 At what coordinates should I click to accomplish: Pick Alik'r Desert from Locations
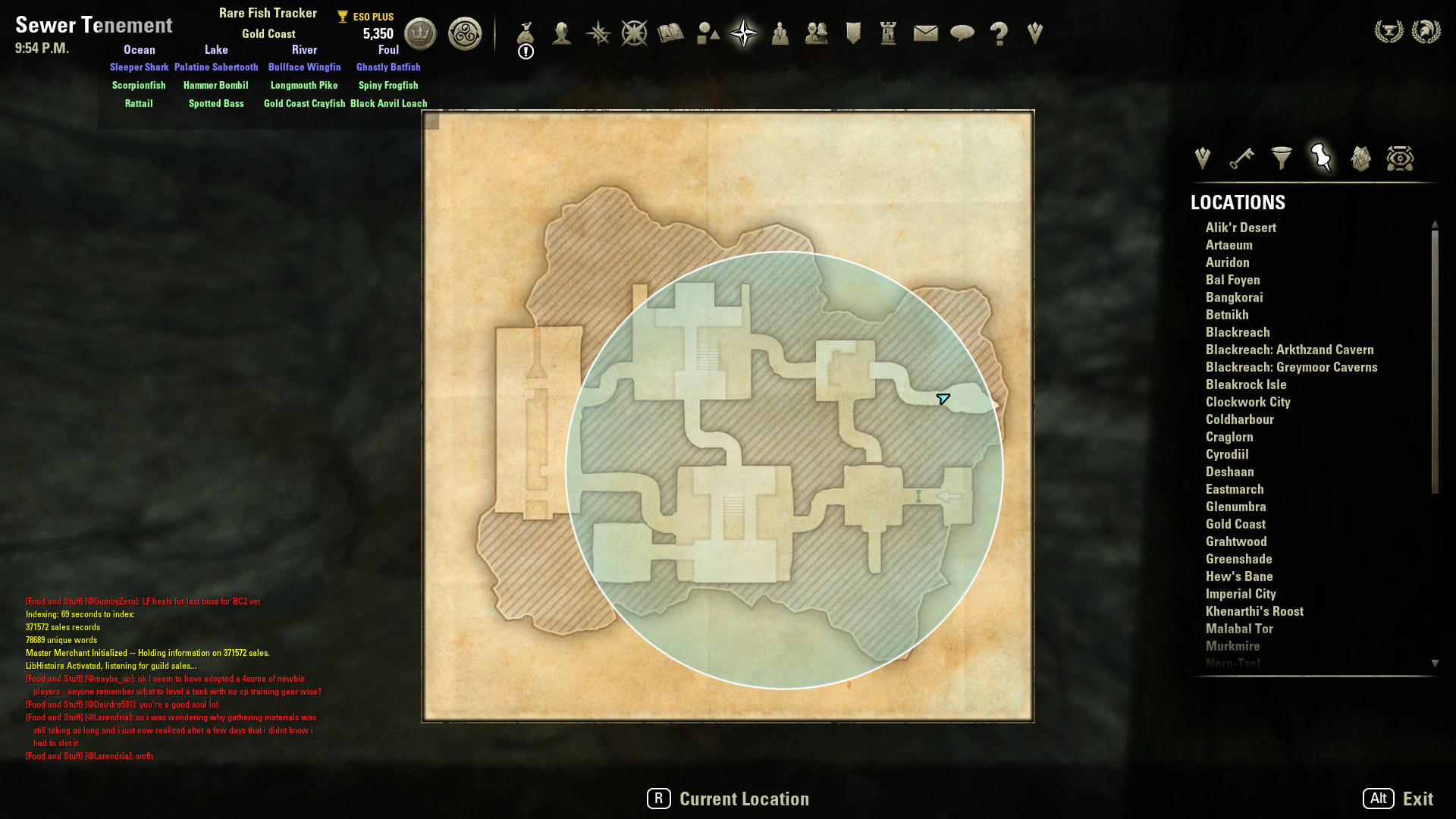click(1241, 227)
